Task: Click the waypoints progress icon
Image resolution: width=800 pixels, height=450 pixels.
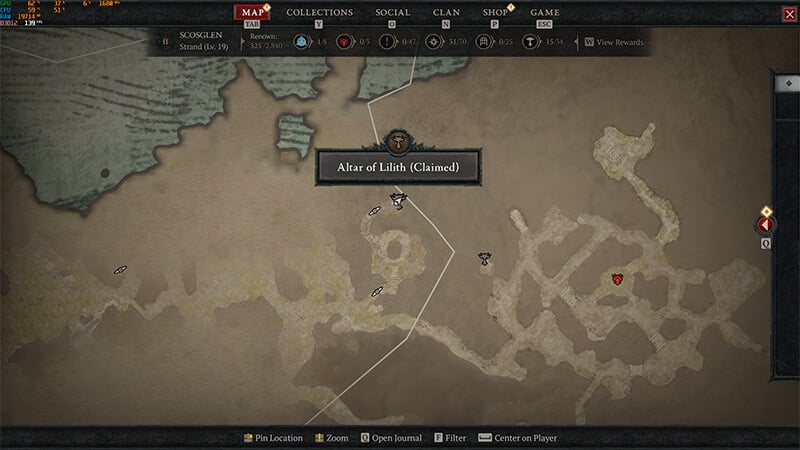Action: click(x=300, y=42)
